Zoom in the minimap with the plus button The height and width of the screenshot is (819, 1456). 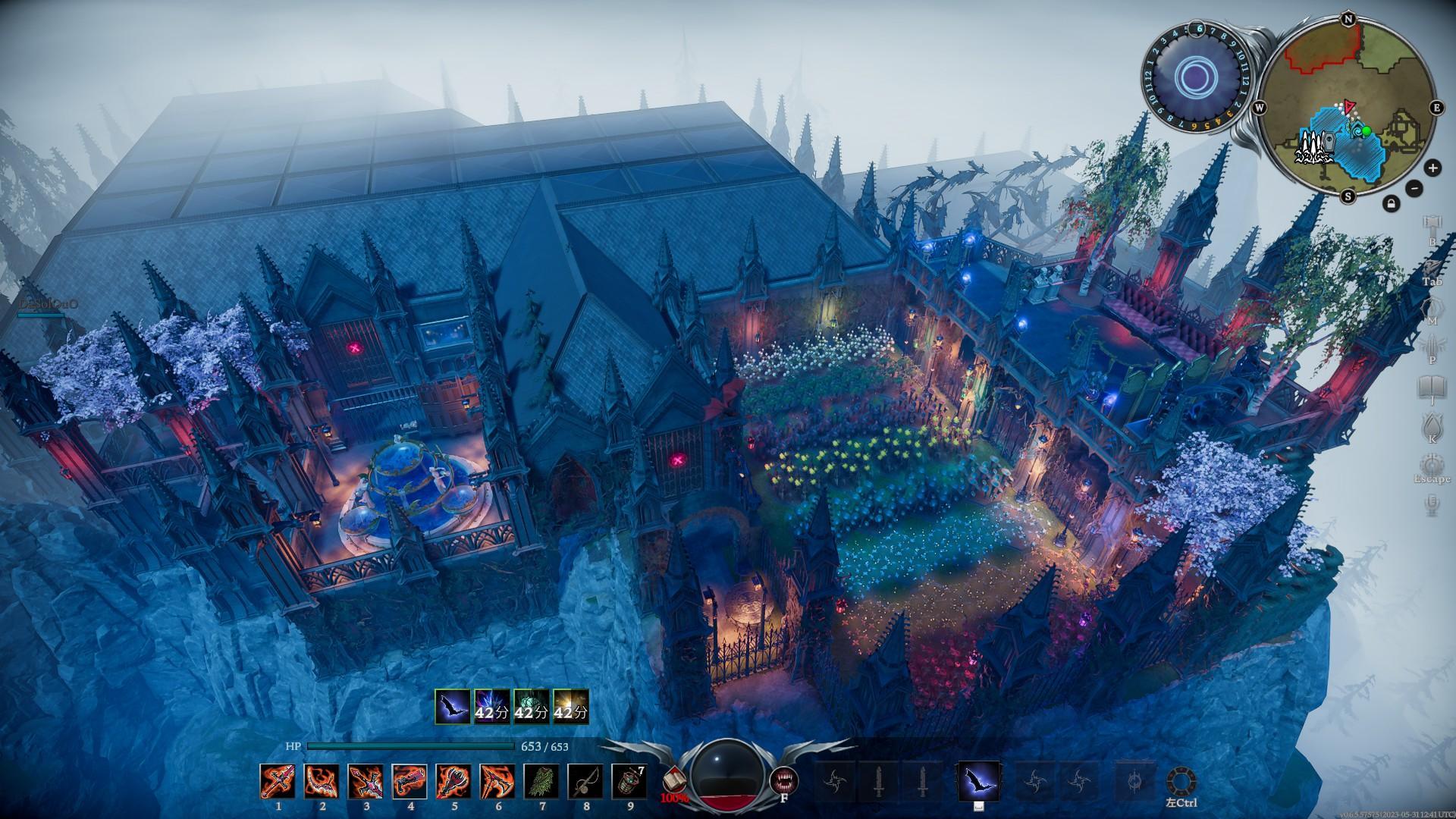tap(1432, 168)
